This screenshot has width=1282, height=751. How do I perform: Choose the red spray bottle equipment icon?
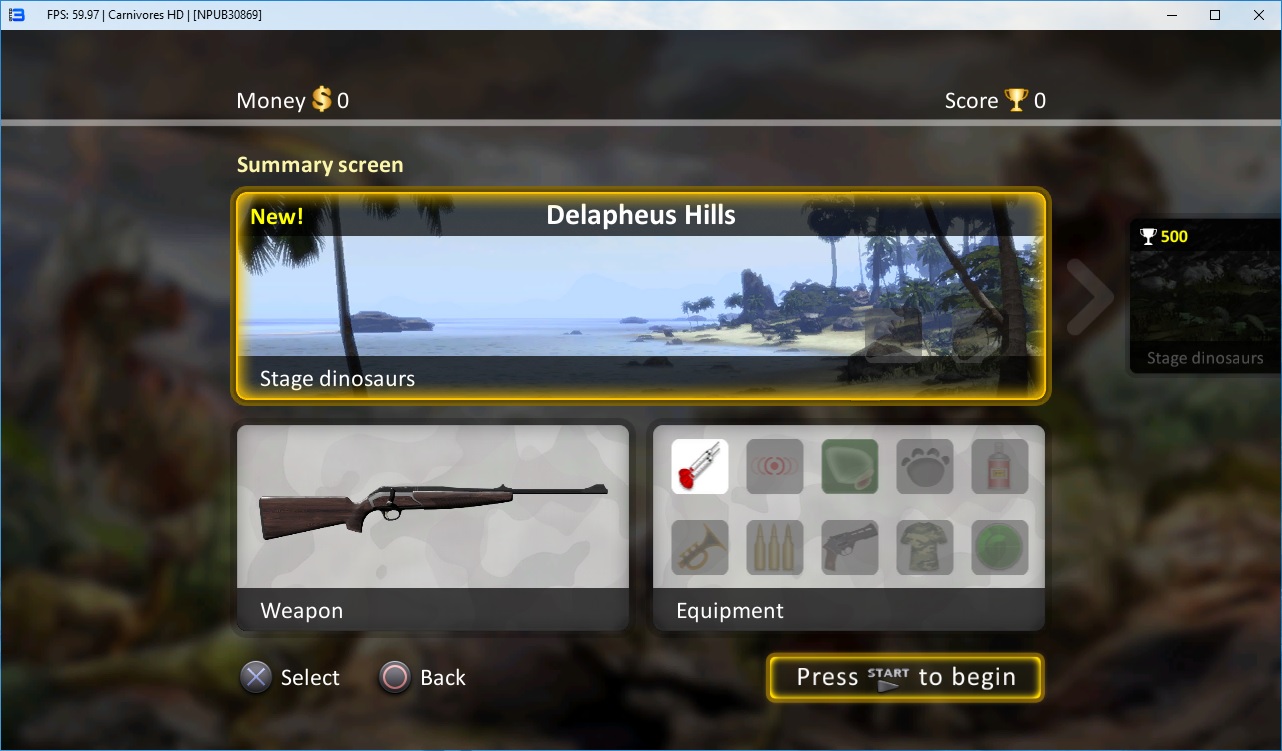point(1000,467)
